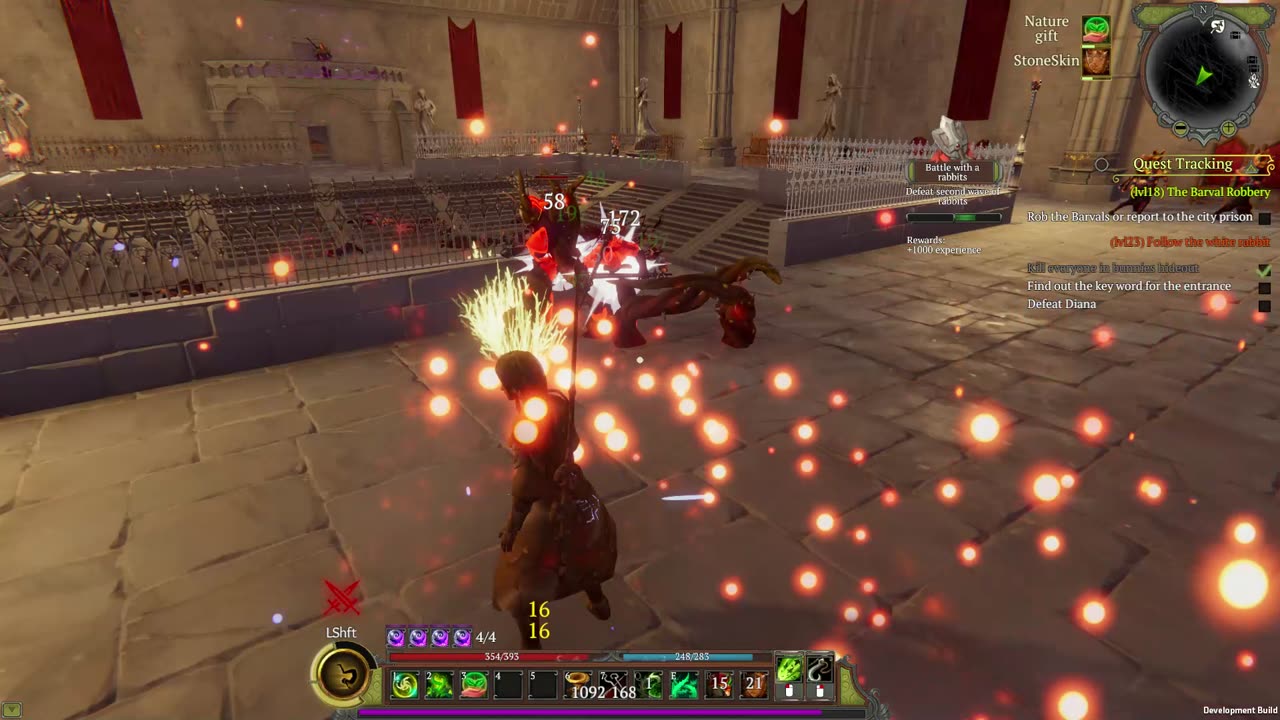Select Follow the white rabbit quest
Screen dimensions: 1280x720
pos(1190,242)
